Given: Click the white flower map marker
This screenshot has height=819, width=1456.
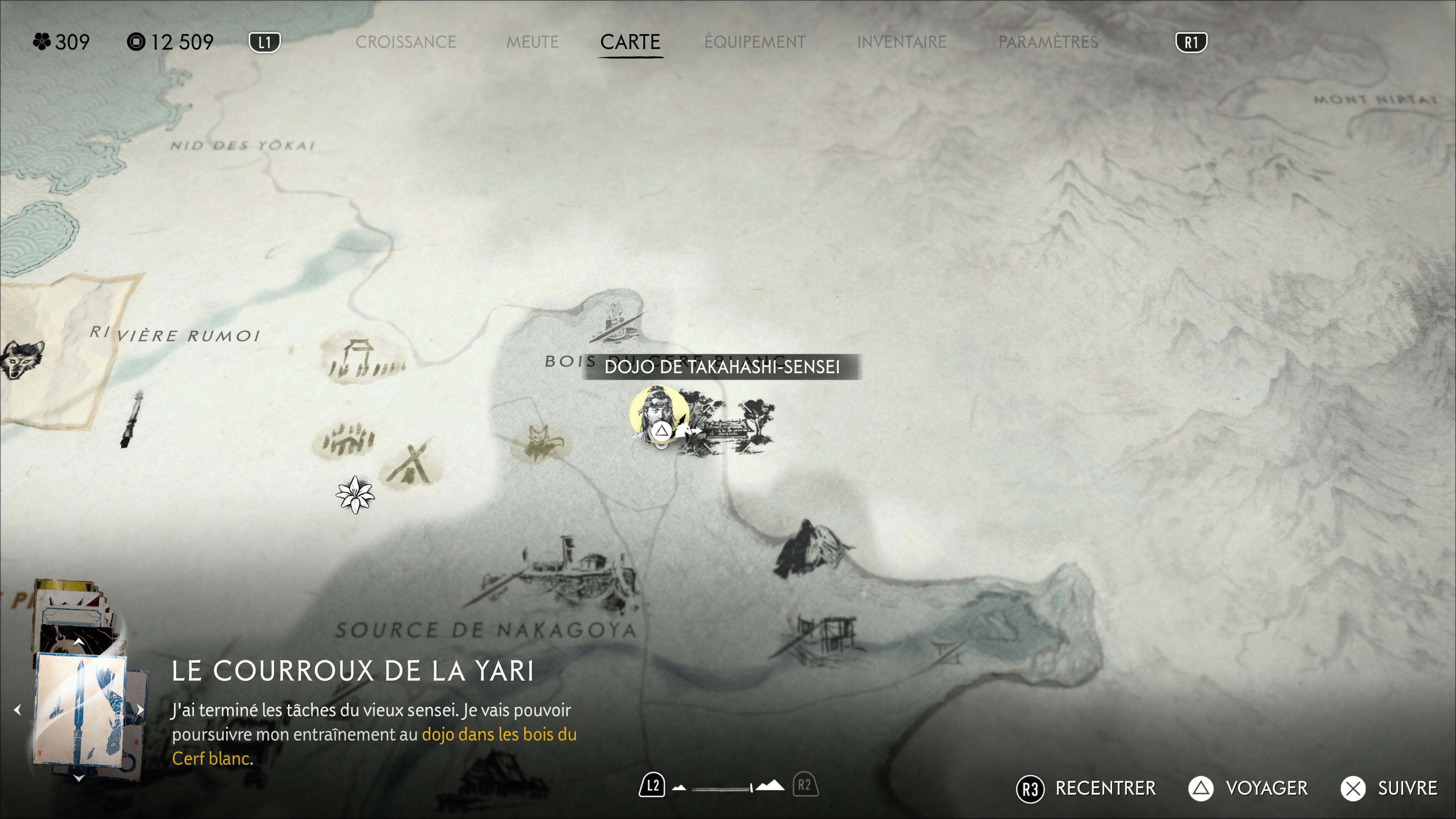Looking at the screenshot, I should pos(355,495).
